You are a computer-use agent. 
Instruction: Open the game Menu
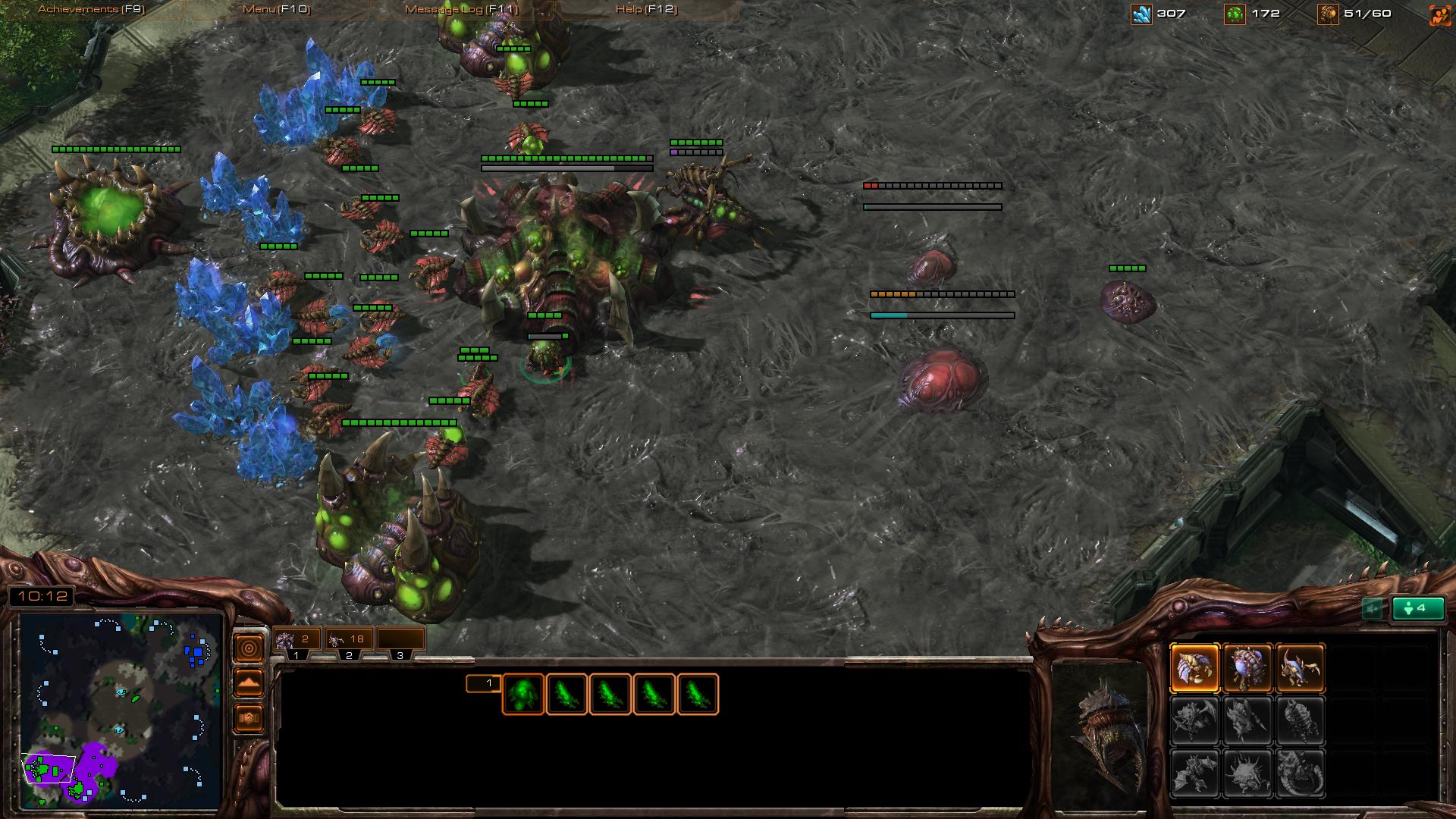[276, 9]
